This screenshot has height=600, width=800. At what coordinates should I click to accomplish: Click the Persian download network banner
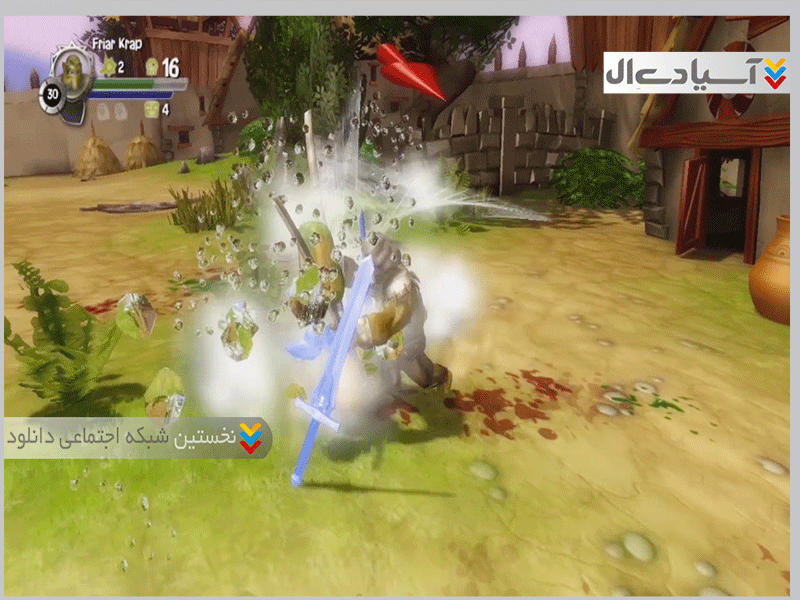click(137, 438)
